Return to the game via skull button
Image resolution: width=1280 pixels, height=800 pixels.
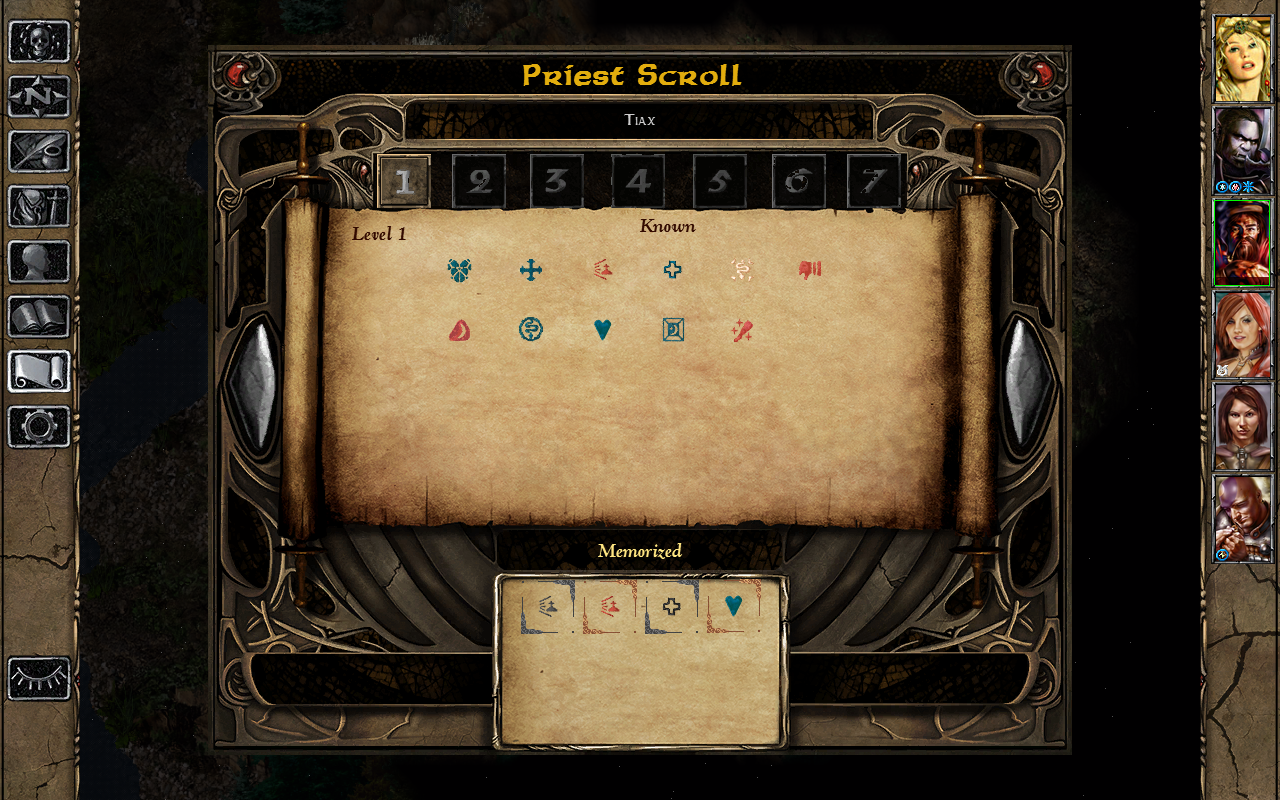[39, 42]
